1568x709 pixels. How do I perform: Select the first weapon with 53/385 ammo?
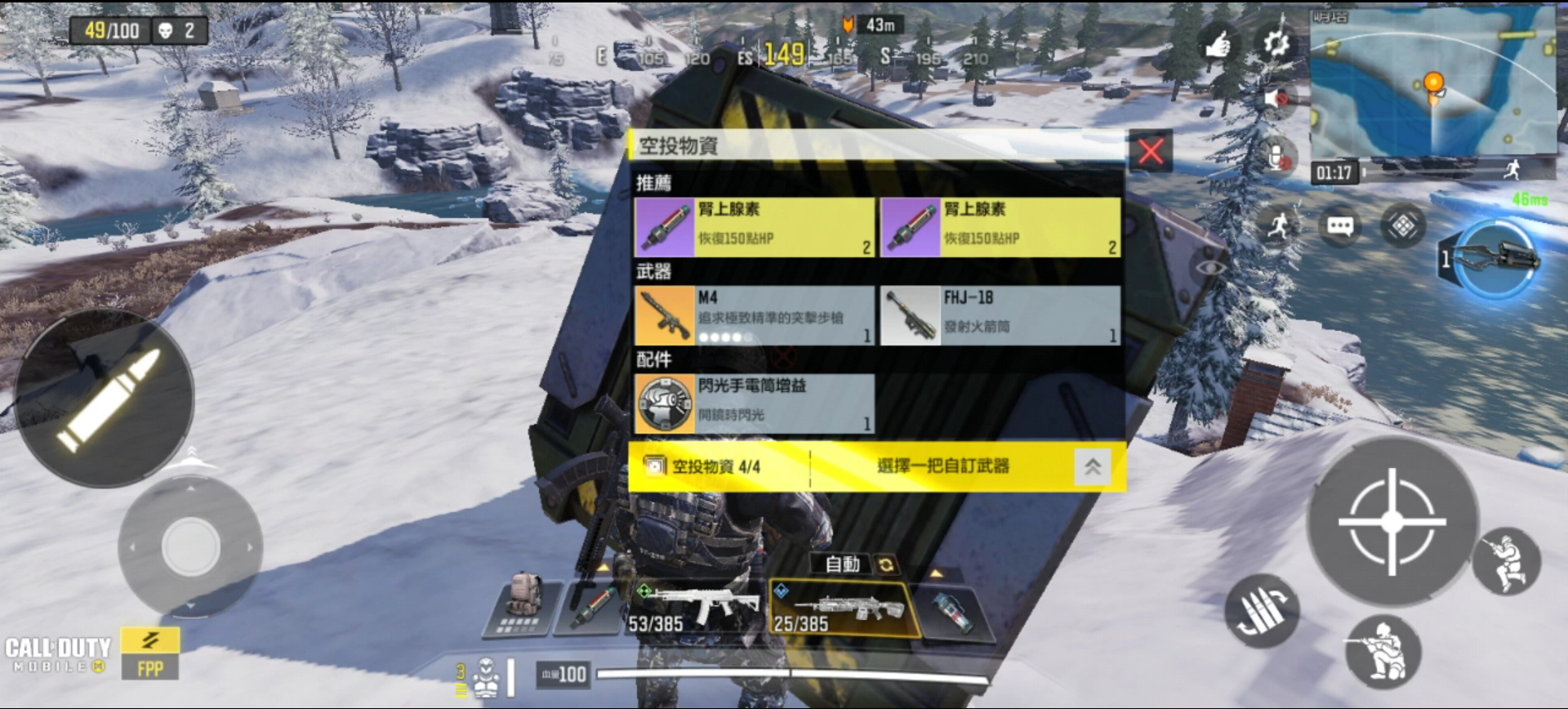[x=694, y=609]
